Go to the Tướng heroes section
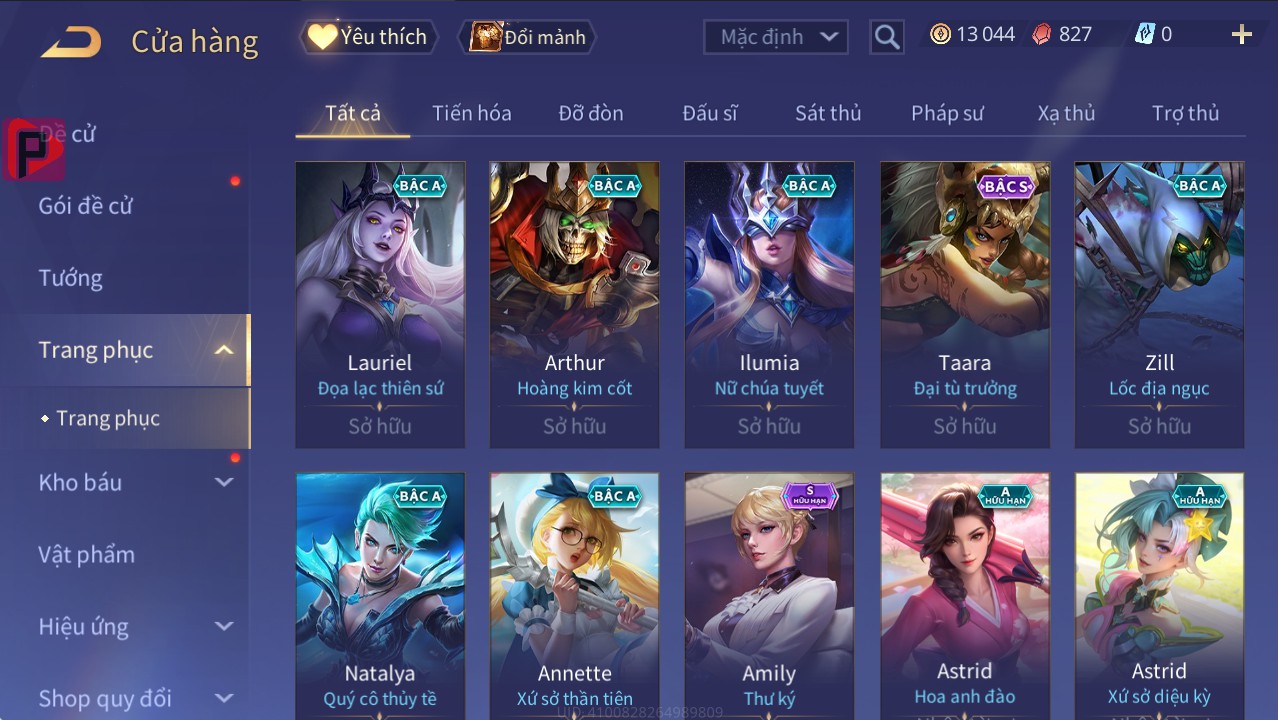This screenshot has width=1278, height=720. click(x=71, y=278)
